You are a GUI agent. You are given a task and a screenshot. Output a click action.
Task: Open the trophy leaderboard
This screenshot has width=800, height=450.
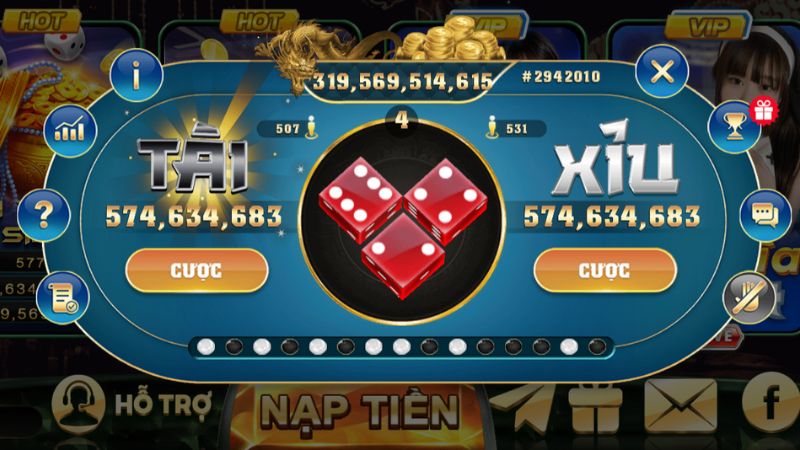(x=735, y=126)
